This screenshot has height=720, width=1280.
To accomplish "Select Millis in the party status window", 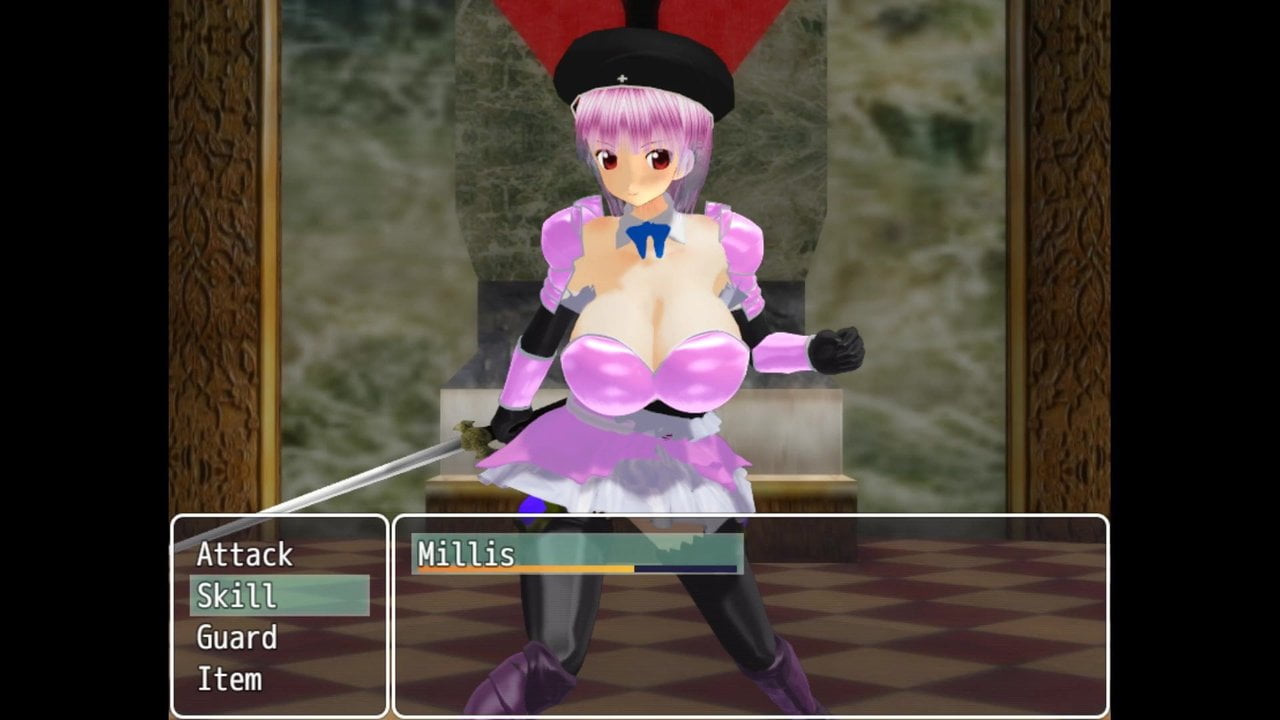I will [x=576, y=554].
